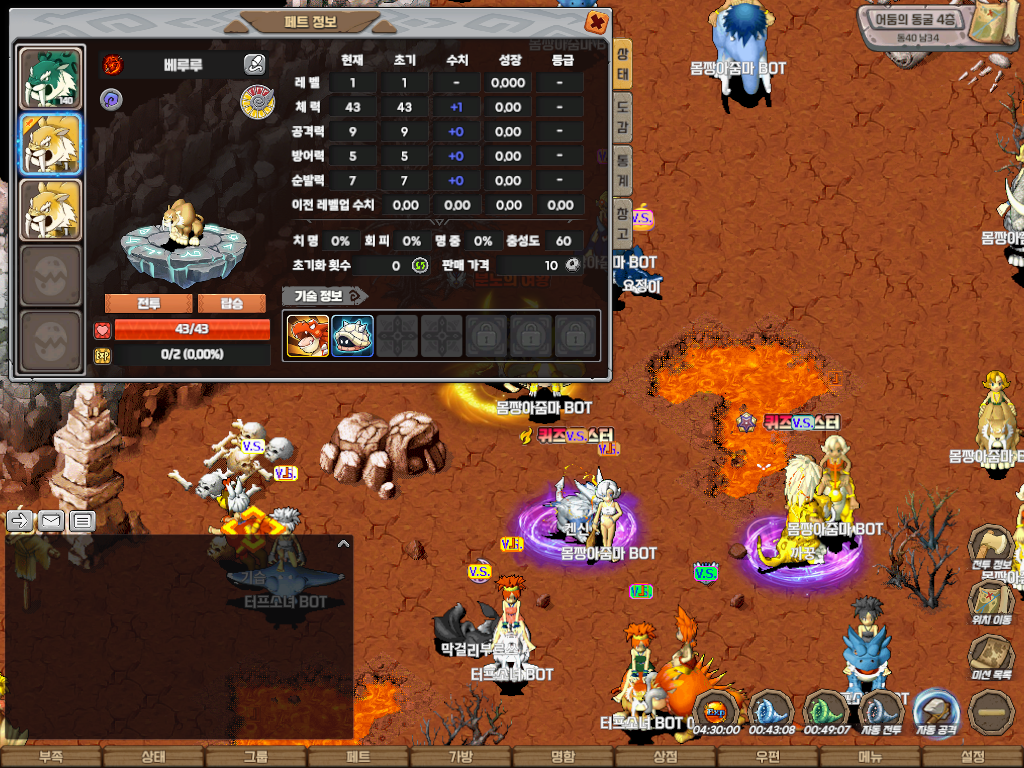Open the 상점 shop menu
This screenshot has height=768, width=1024.
tap(665, 757)
